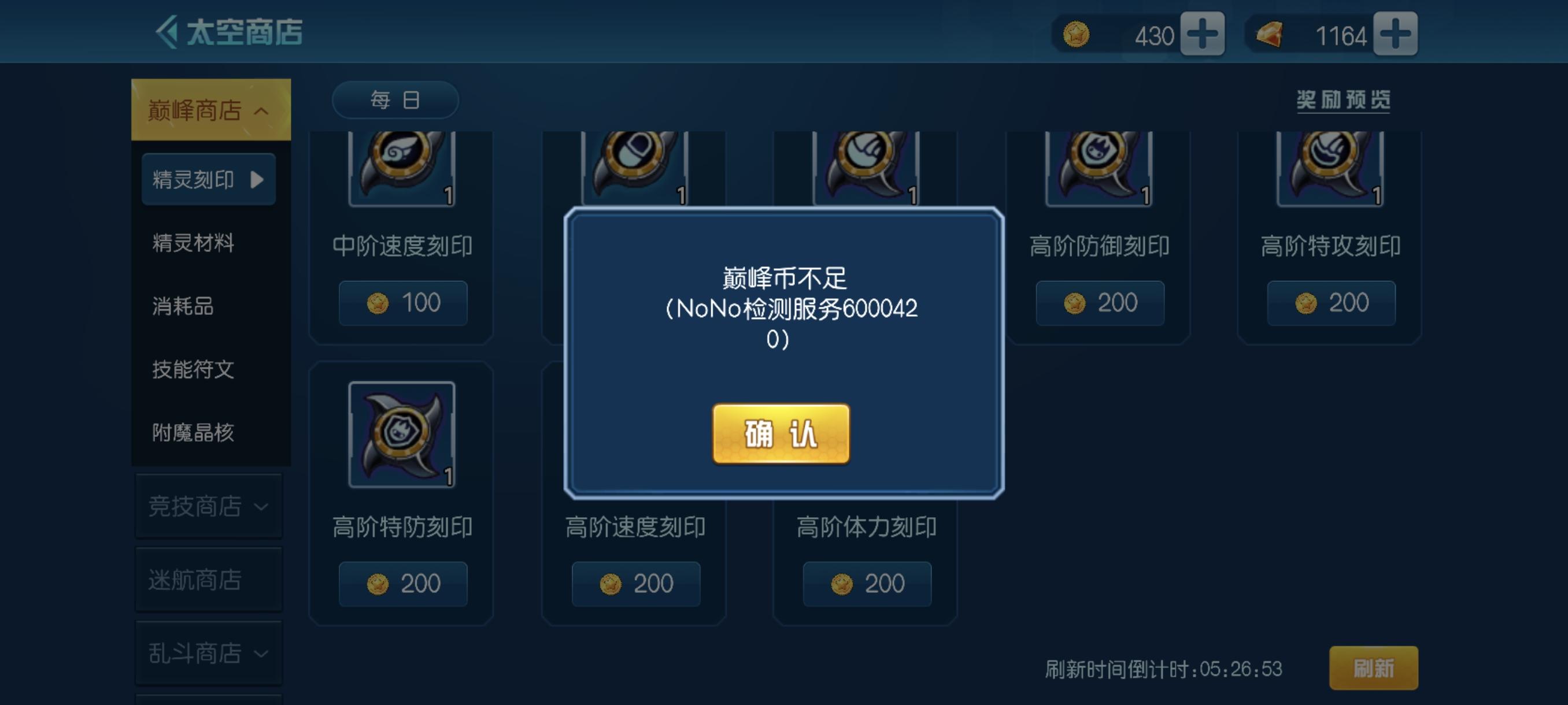This screenshot has height=705, width=1568.
Task: Expand the 竞技商店 category
Action: pyautogui.click(x=209, y=505)
